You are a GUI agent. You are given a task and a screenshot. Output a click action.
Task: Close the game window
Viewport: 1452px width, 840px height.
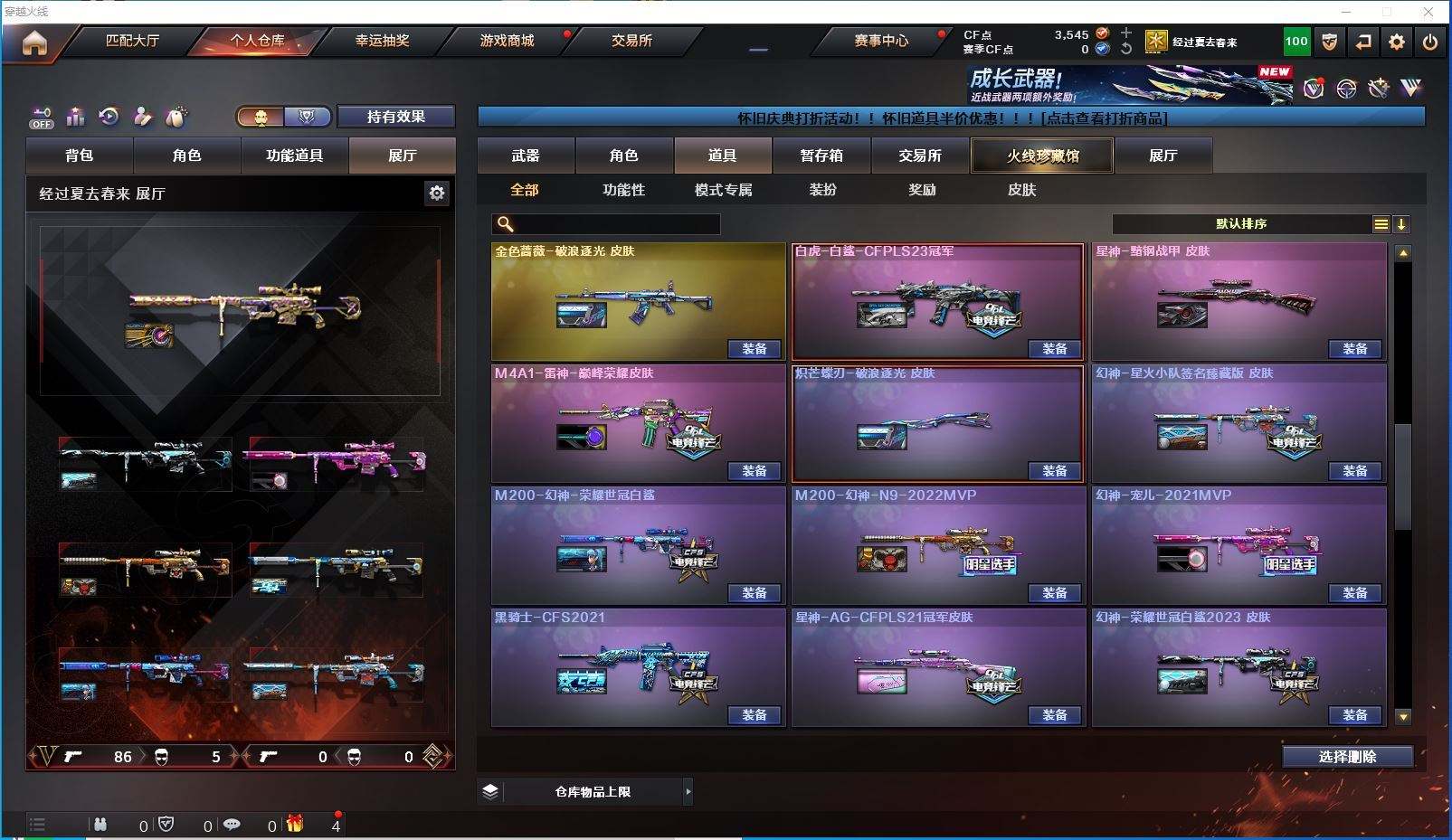(x=1428, y=11)
